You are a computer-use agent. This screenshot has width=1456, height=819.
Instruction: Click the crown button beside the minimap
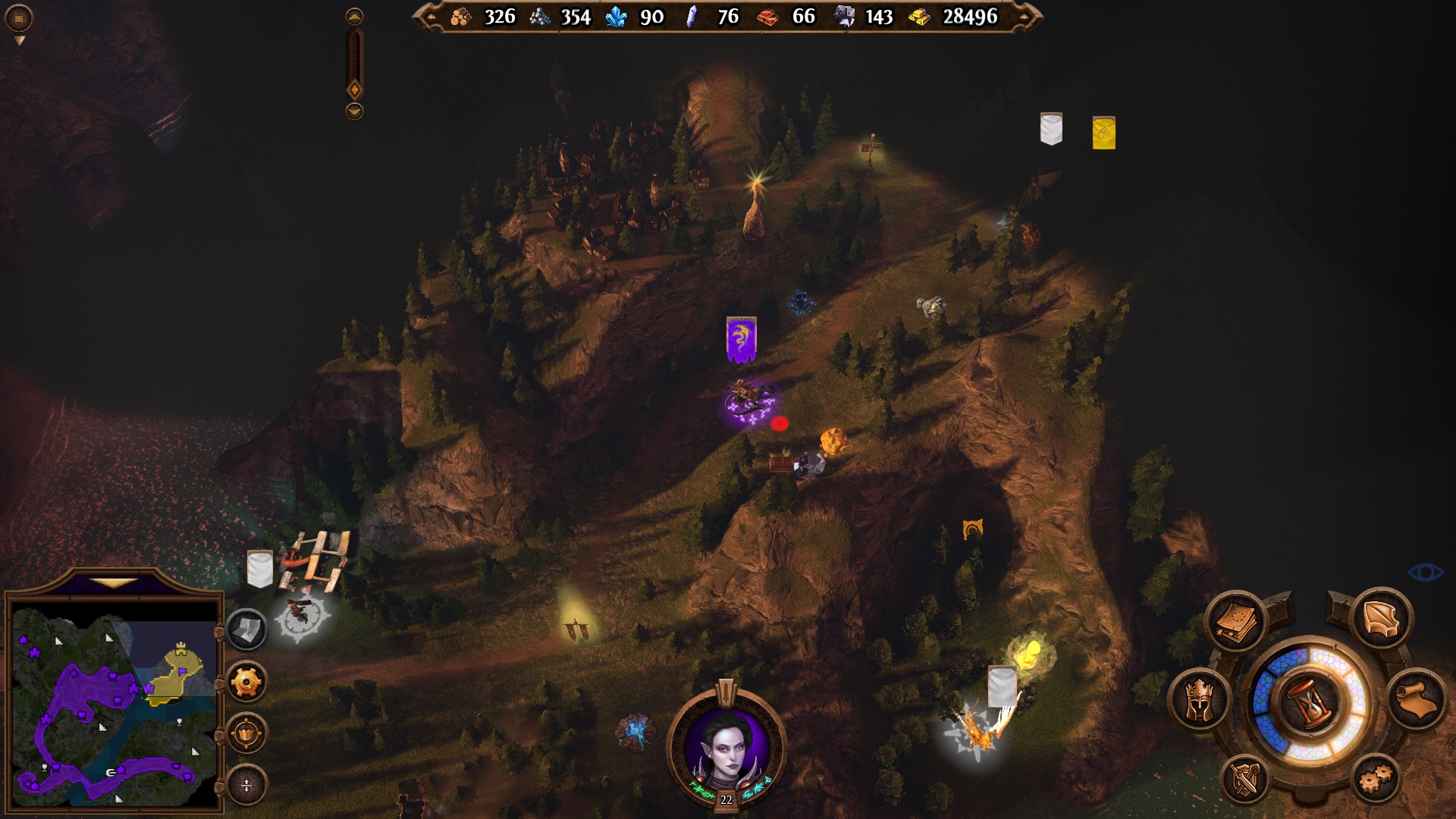pyautogui.click(x=246, y=733)
